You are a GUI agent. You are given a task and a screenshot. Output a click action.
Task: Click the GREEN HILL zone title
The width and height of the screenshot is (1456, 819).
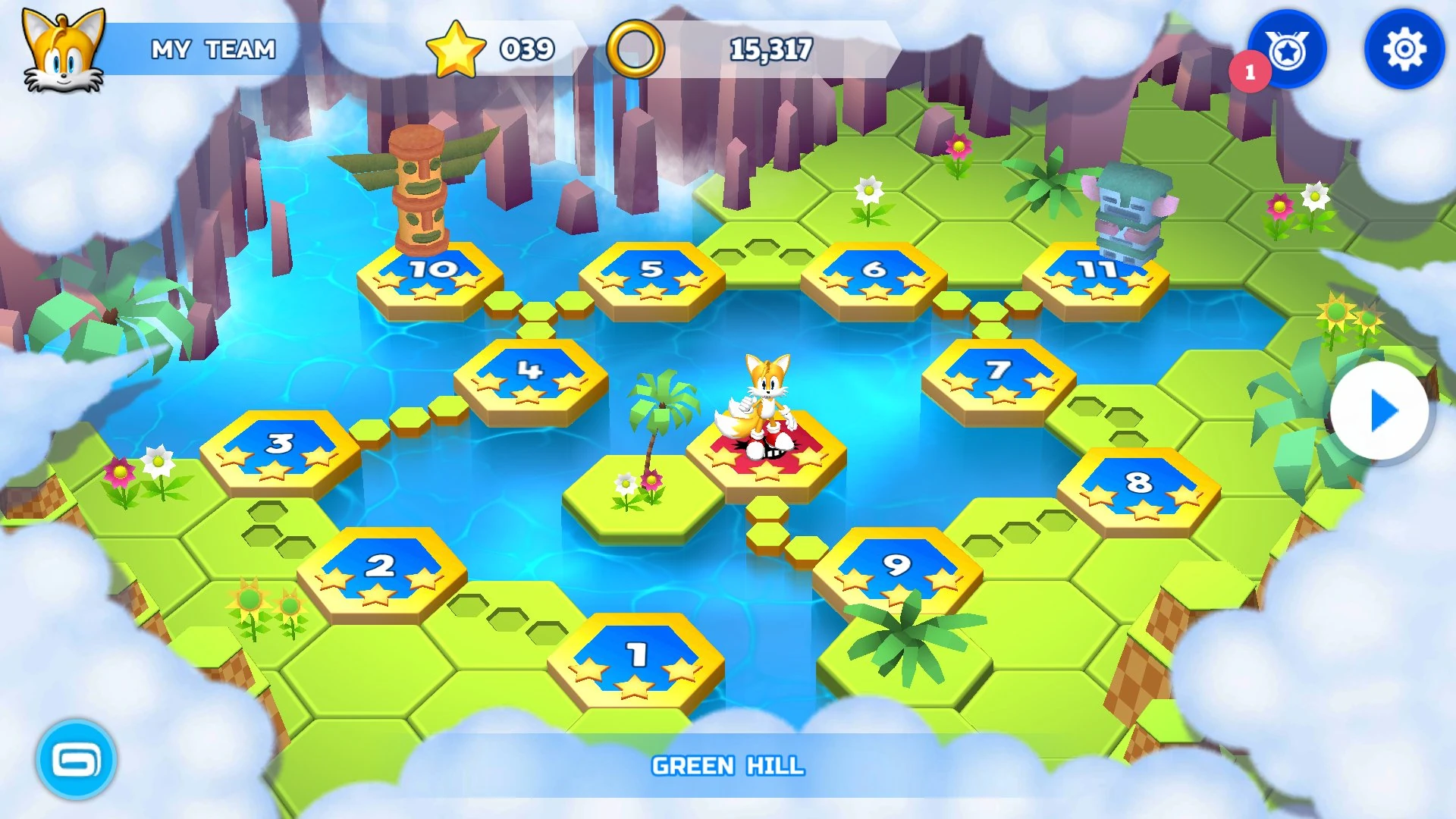point(728,767)
